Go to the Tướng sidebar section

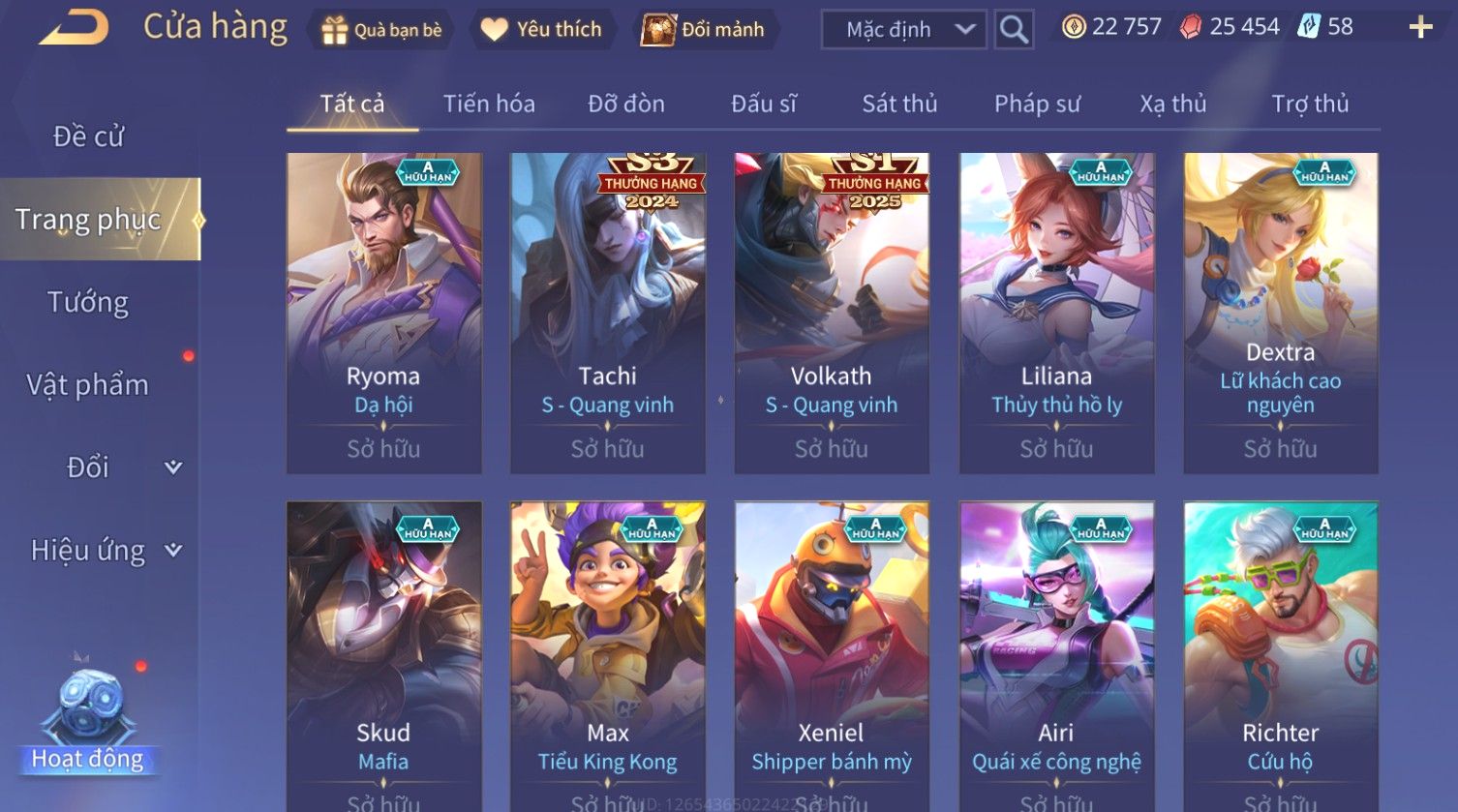[x=88, y=303]
